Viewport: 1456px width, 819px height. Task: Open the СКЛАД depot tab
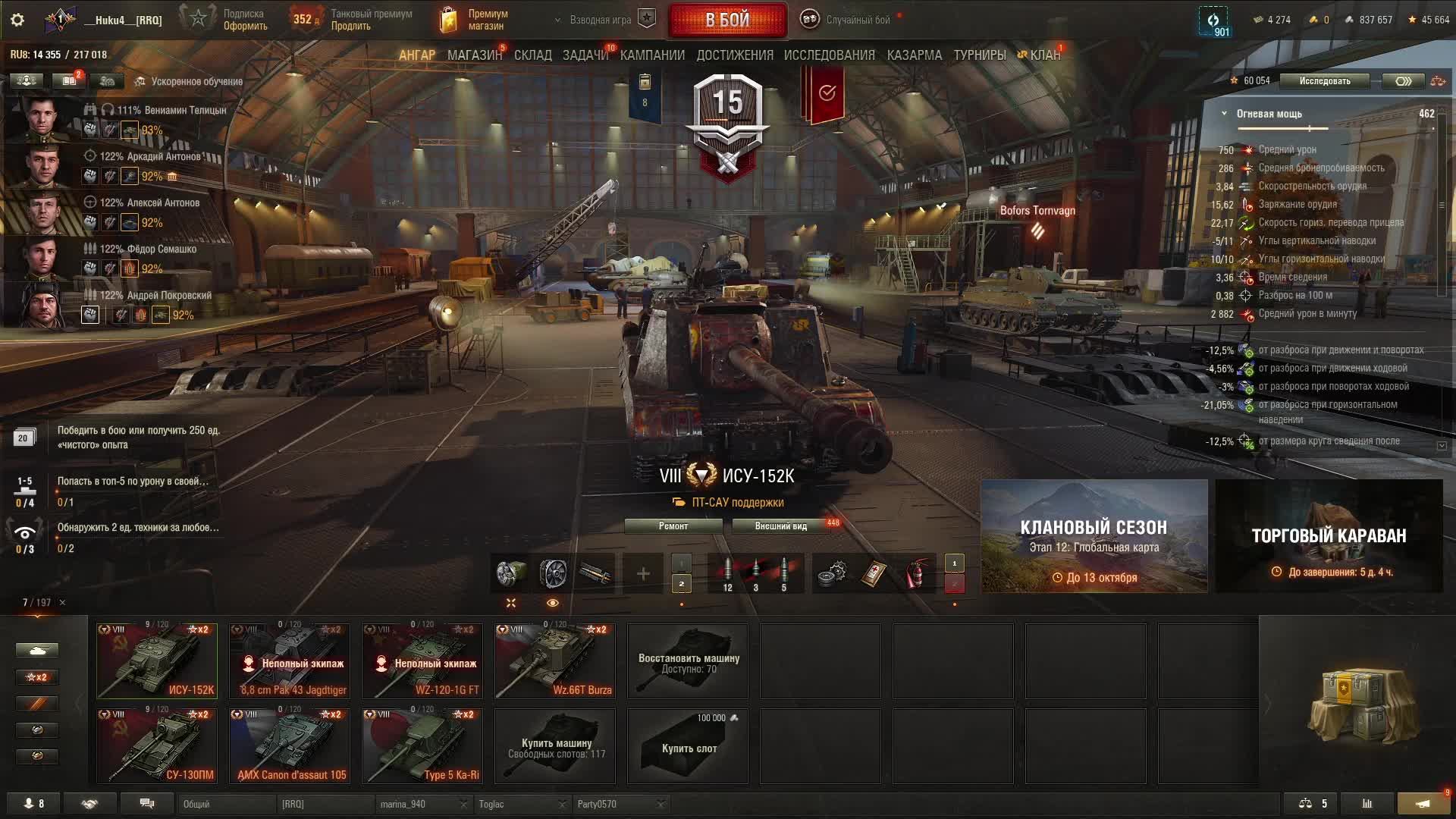(x=532, y=55)
